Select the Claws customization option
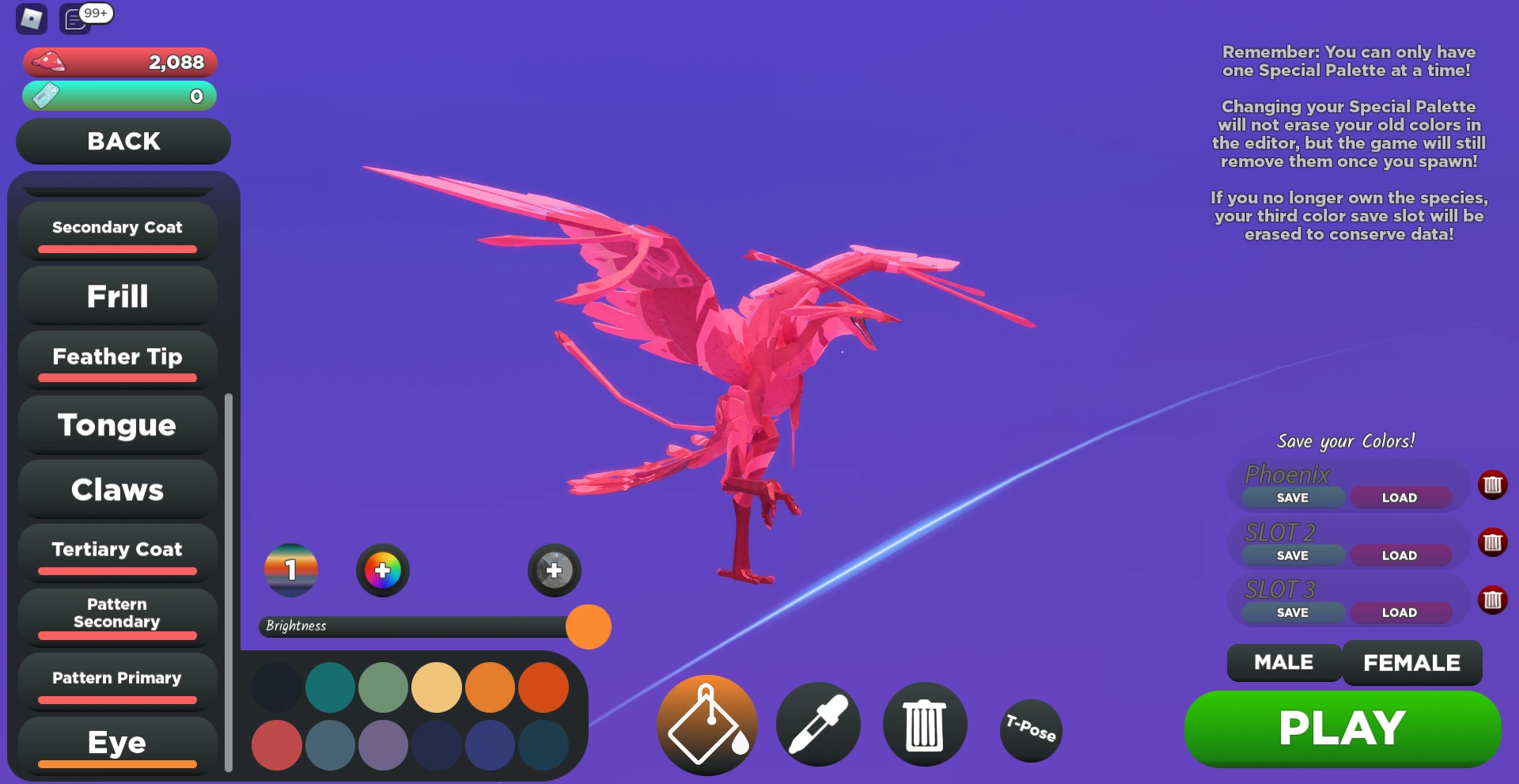 [x=117, y=490]
